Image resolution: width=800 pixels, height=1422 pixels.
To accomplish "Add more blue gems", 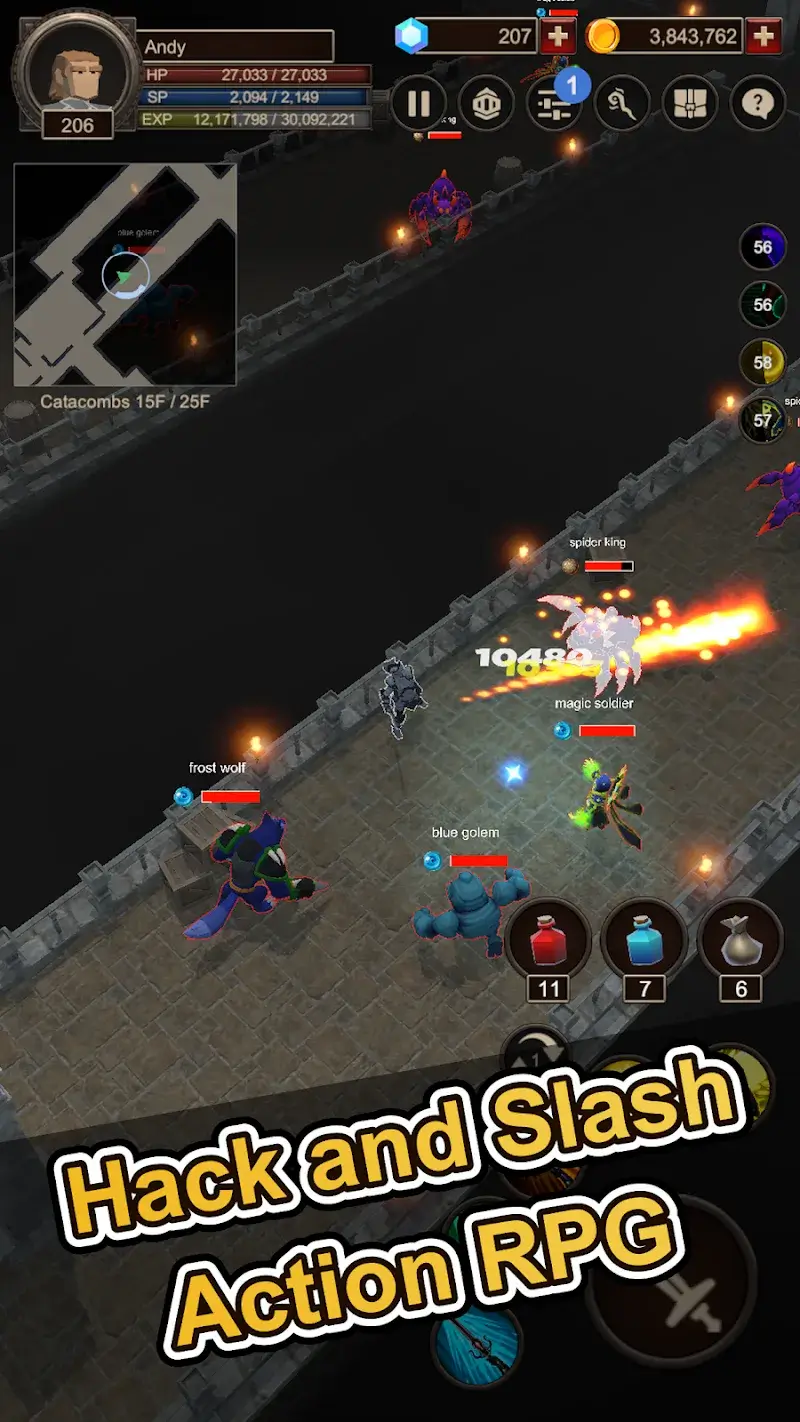I will coord(557,37).
